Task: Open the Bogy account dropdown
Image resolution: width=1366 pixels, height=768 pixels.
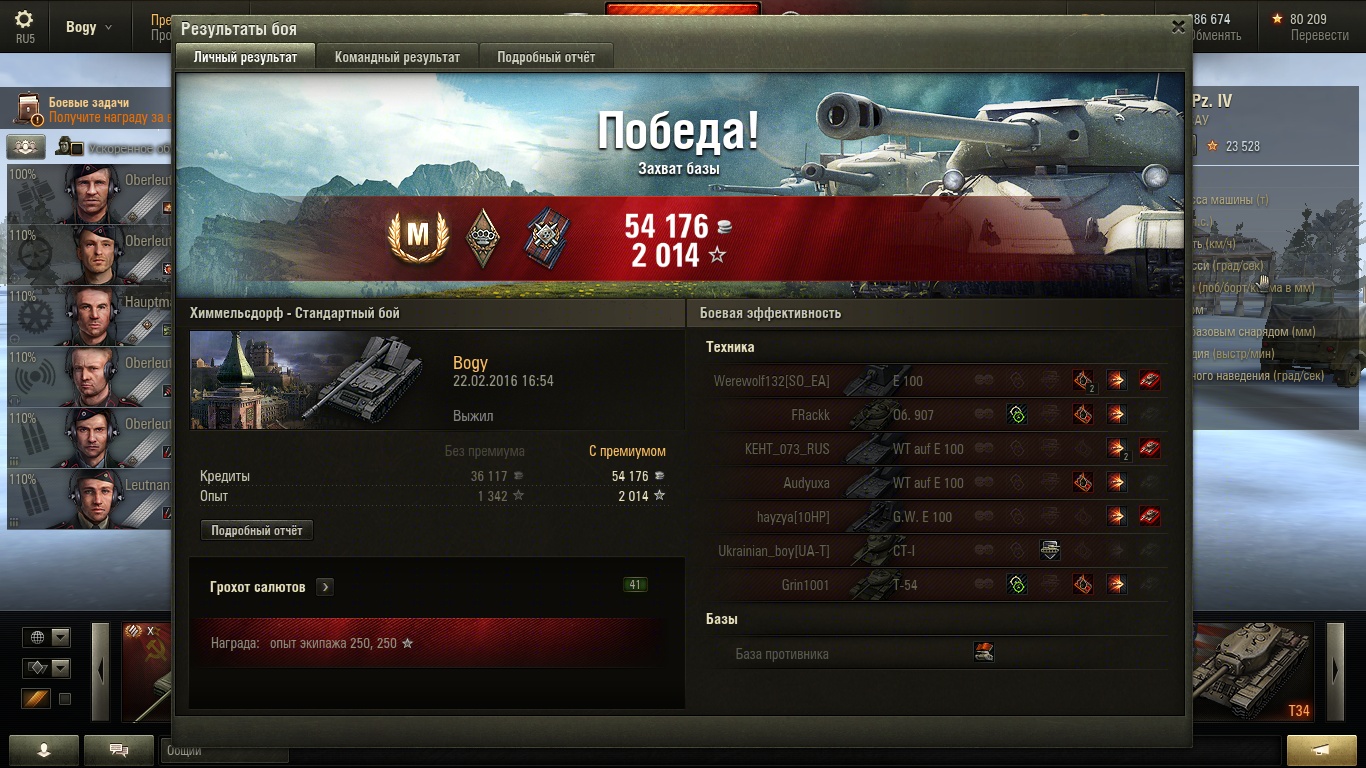Action: (x=89, y=27)
